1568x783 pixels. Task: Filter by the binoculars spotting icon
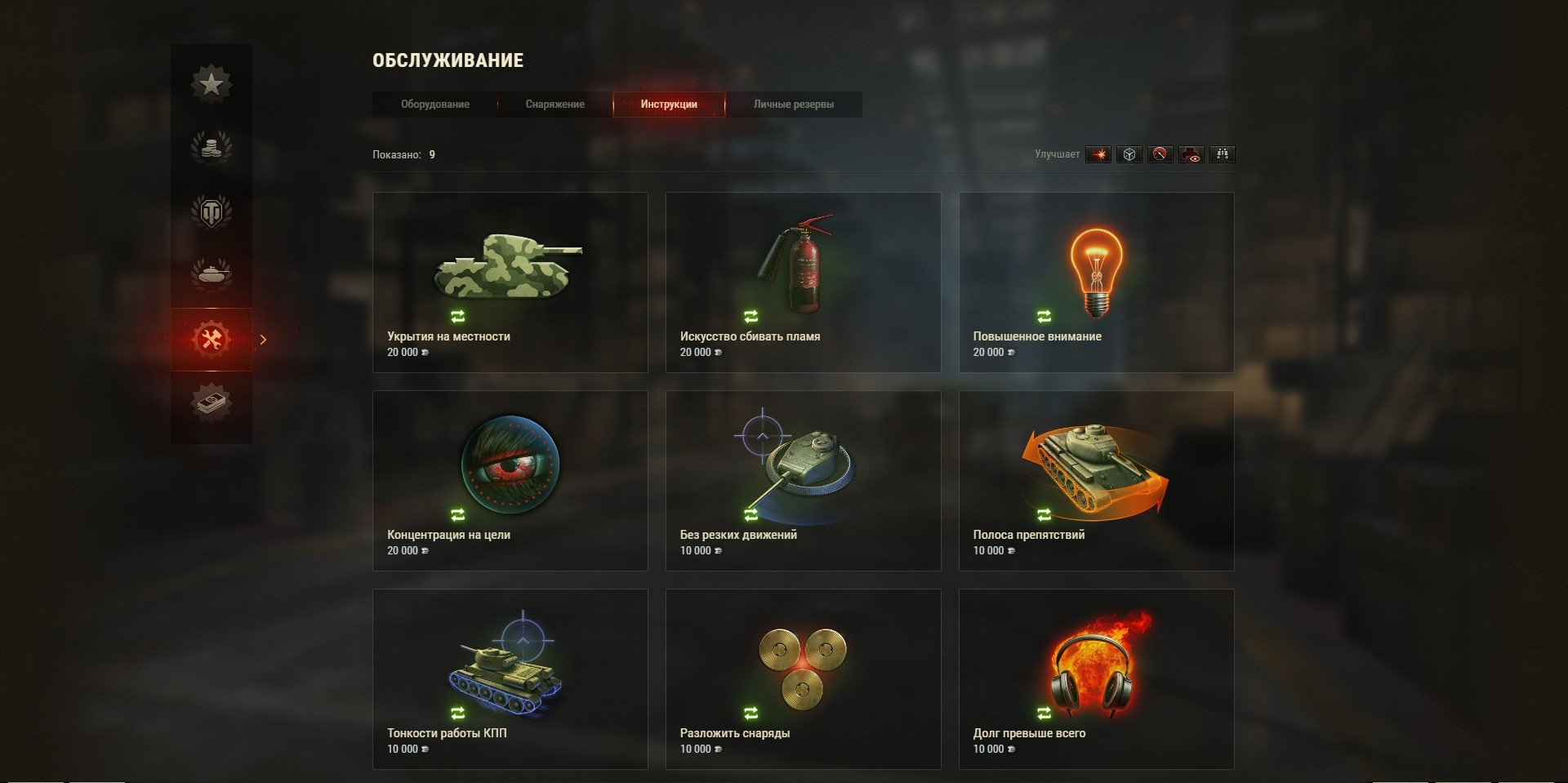tap(1223, 154)
